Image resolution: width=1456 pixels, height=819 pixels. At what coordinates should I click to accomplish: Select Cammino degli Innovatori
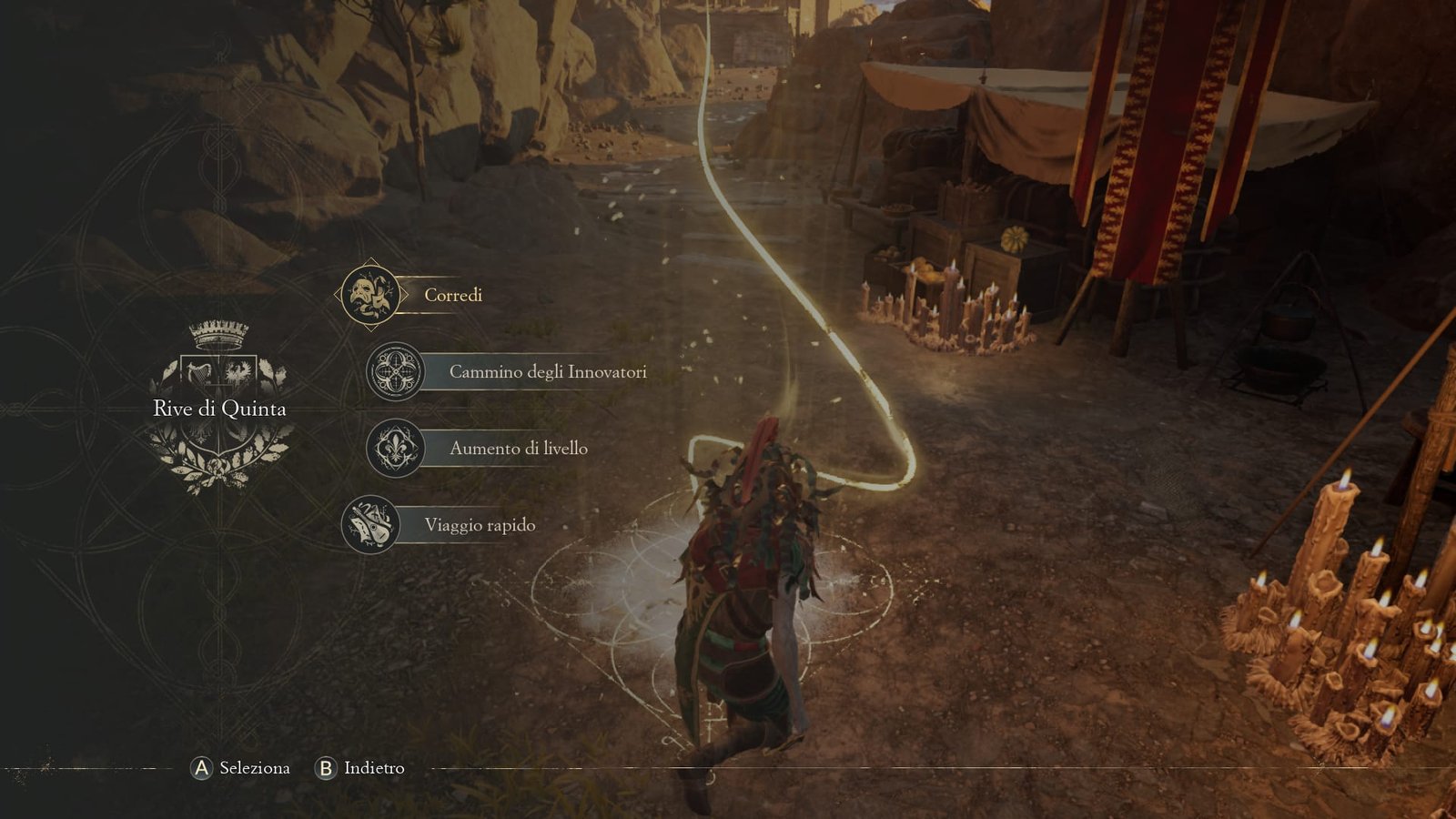pos(547,371)
